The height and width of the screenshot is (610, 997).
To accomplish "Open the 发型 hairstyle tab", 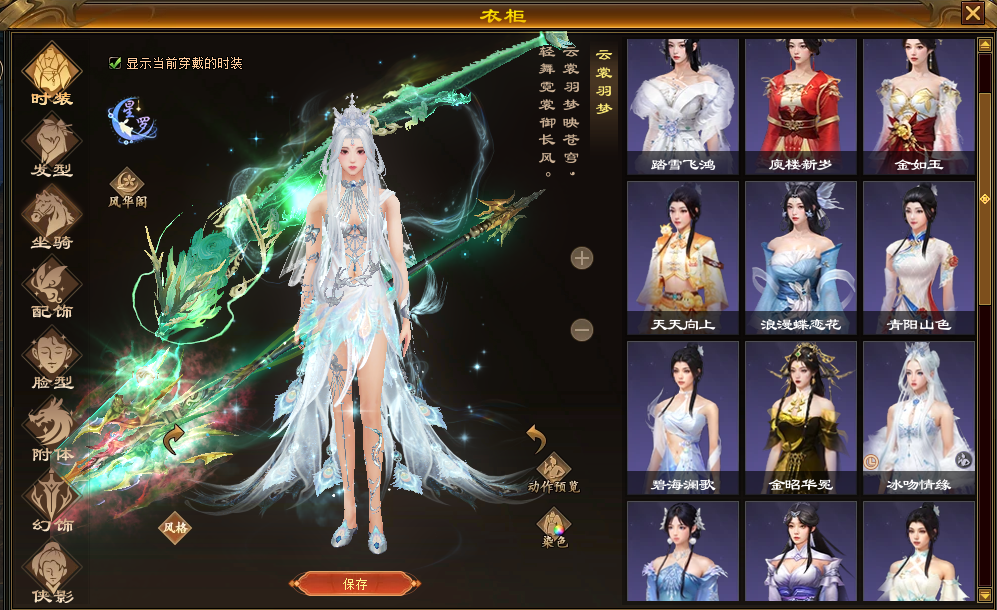I will click(x=51, y=143).
